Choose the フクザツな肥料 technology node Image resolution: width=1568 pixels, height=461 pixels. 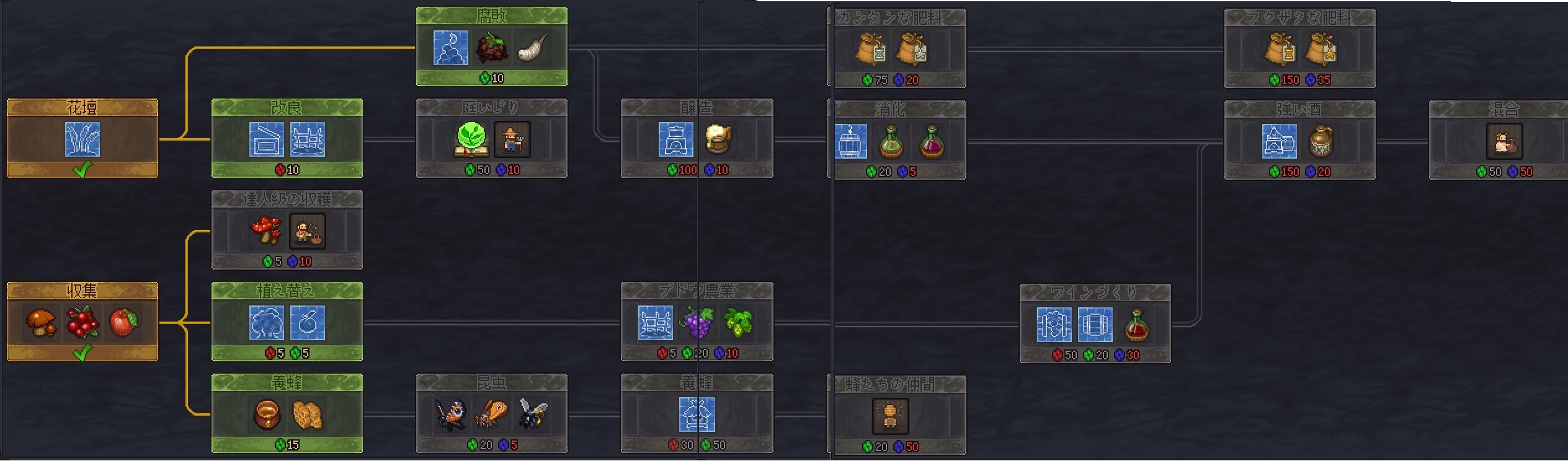(x=1299, y=48)
